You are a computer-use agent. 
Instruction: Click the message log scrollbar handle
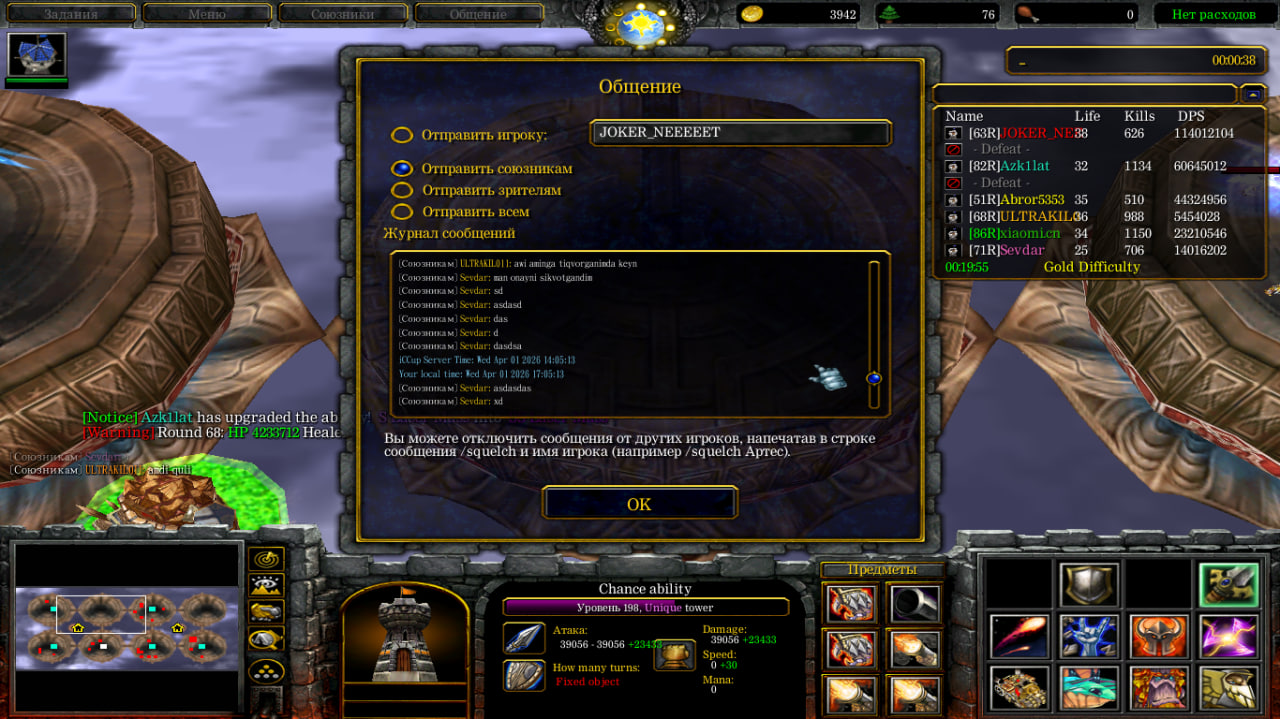(x=874, y=378)
